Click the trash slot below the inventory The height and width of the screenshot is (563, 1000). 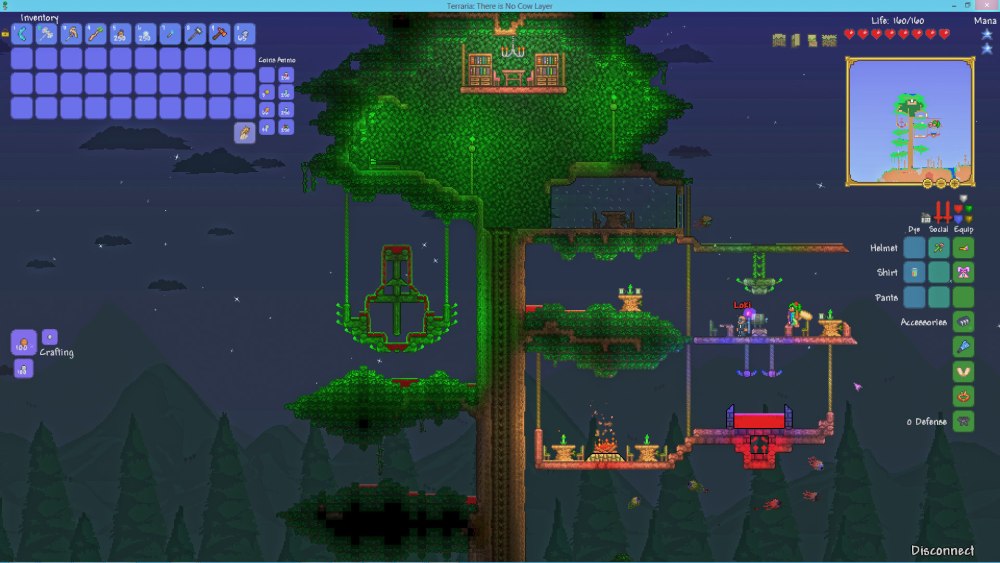(x=245, y=132)
